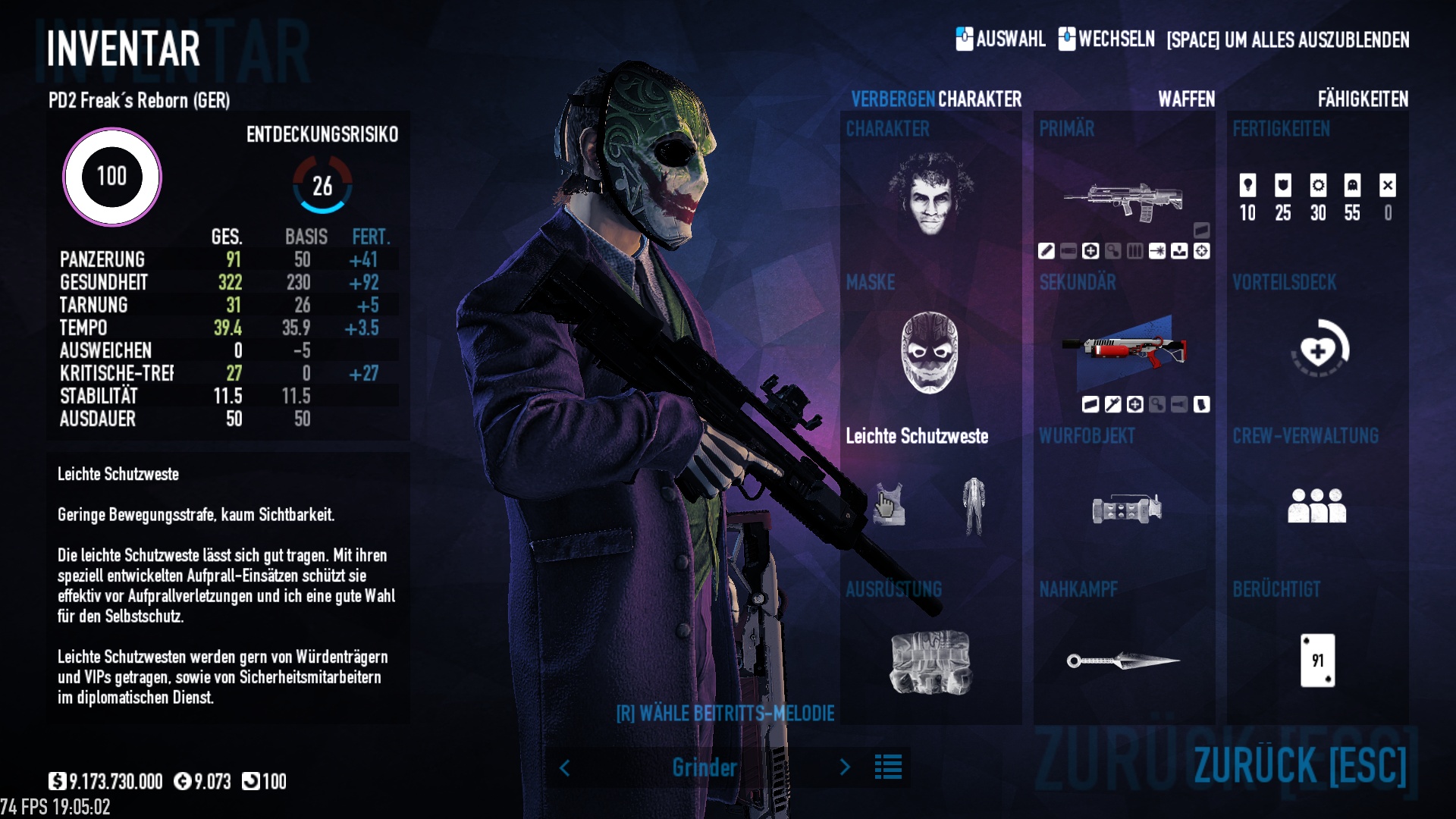
Task: Select the suit outfit icon
Action: pyautogui.click(x=974, y=506)
